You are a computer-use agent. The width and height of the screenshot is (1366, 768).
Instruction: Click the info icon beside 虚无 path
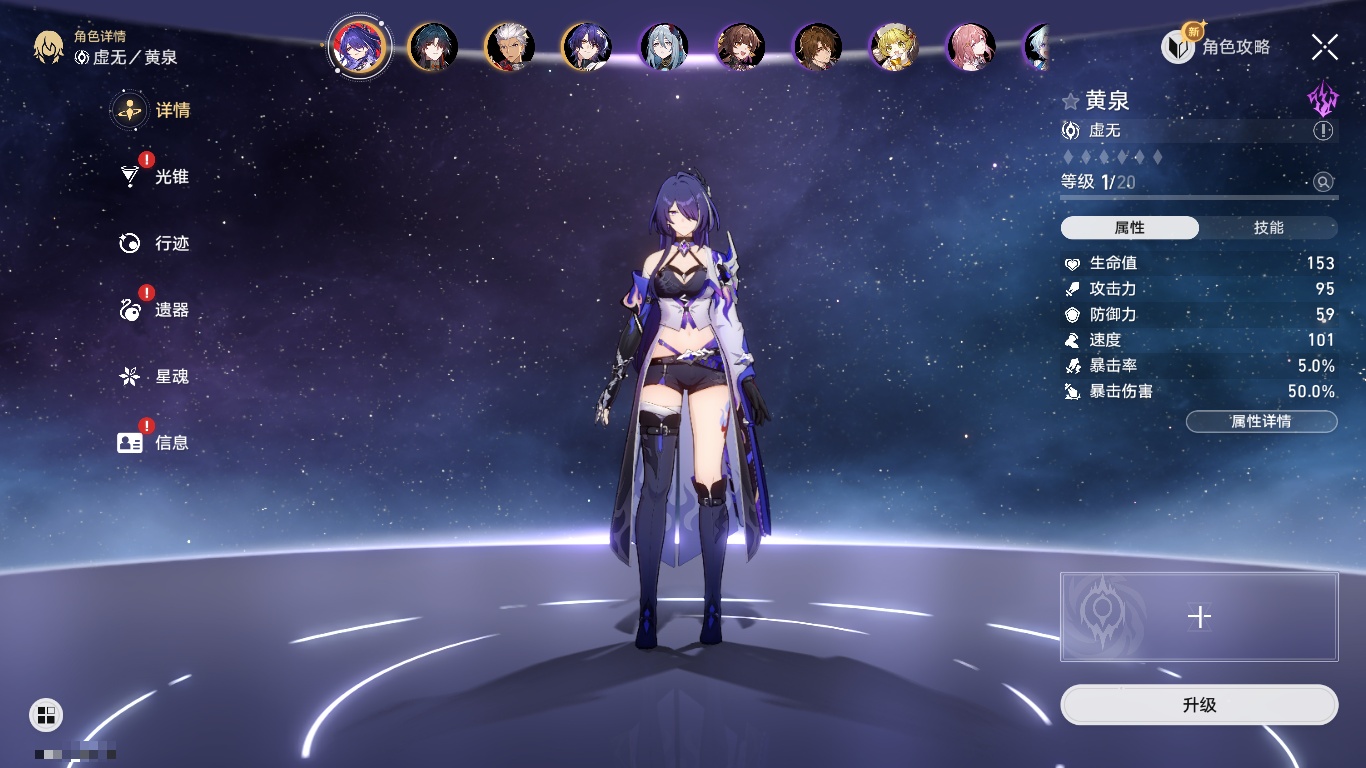click(x=1323, y=131)
